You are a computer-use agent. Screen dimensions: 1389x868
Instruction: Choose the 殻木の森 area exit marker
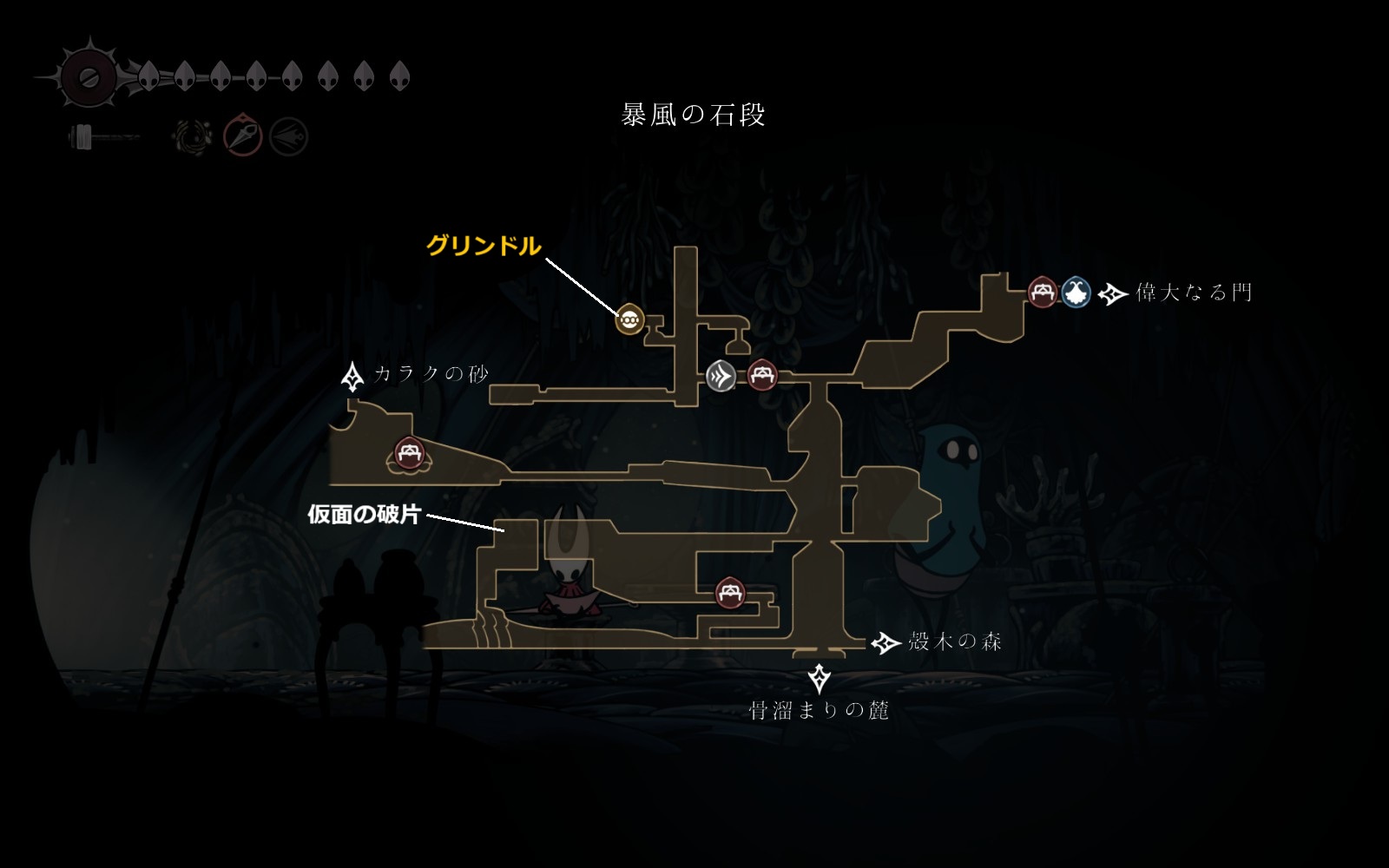(x=885, y=642)
